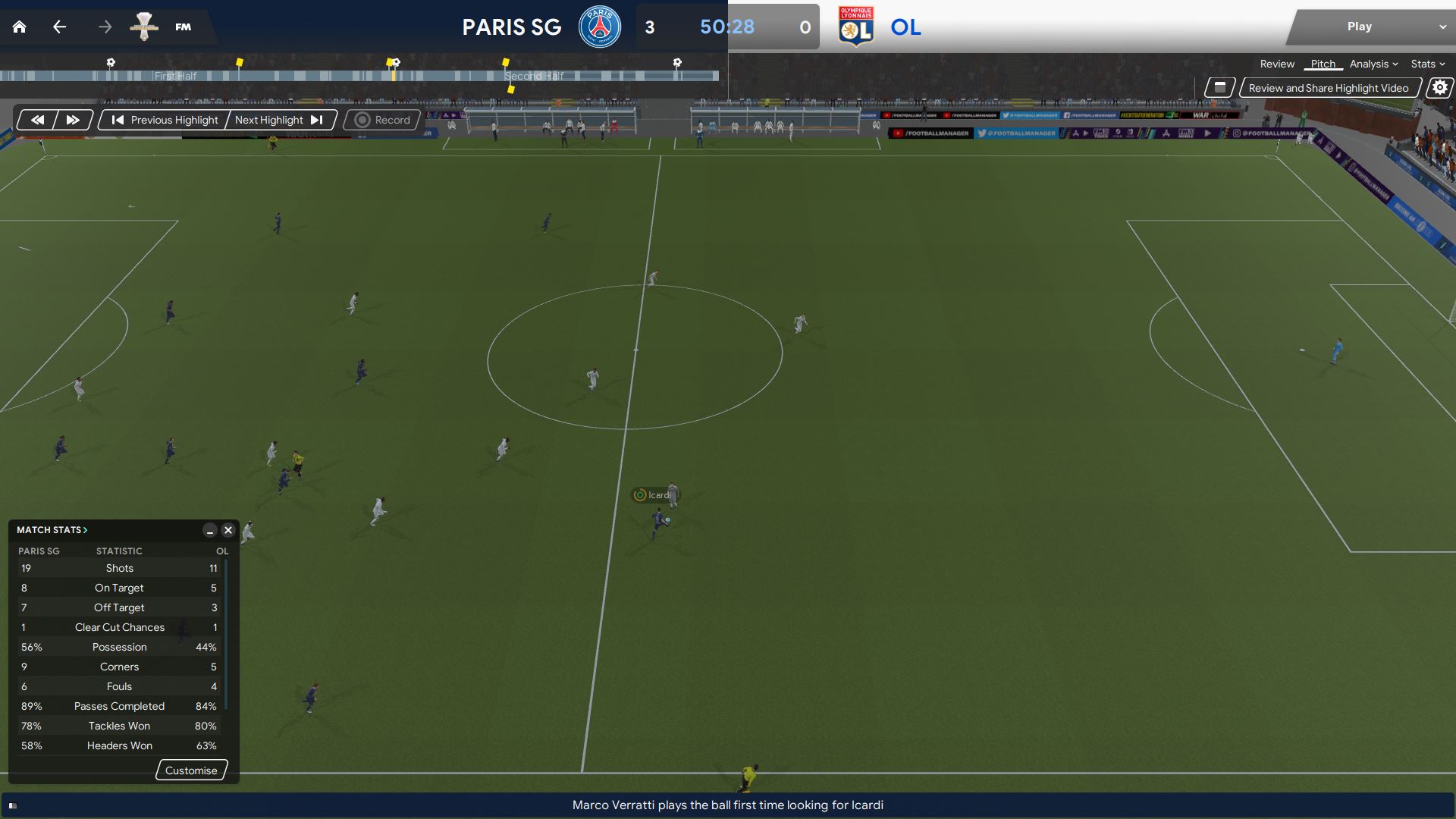Skip to the Next Highlight
Viewport: 1456px width, 819px height.
[x=278, y=120]
